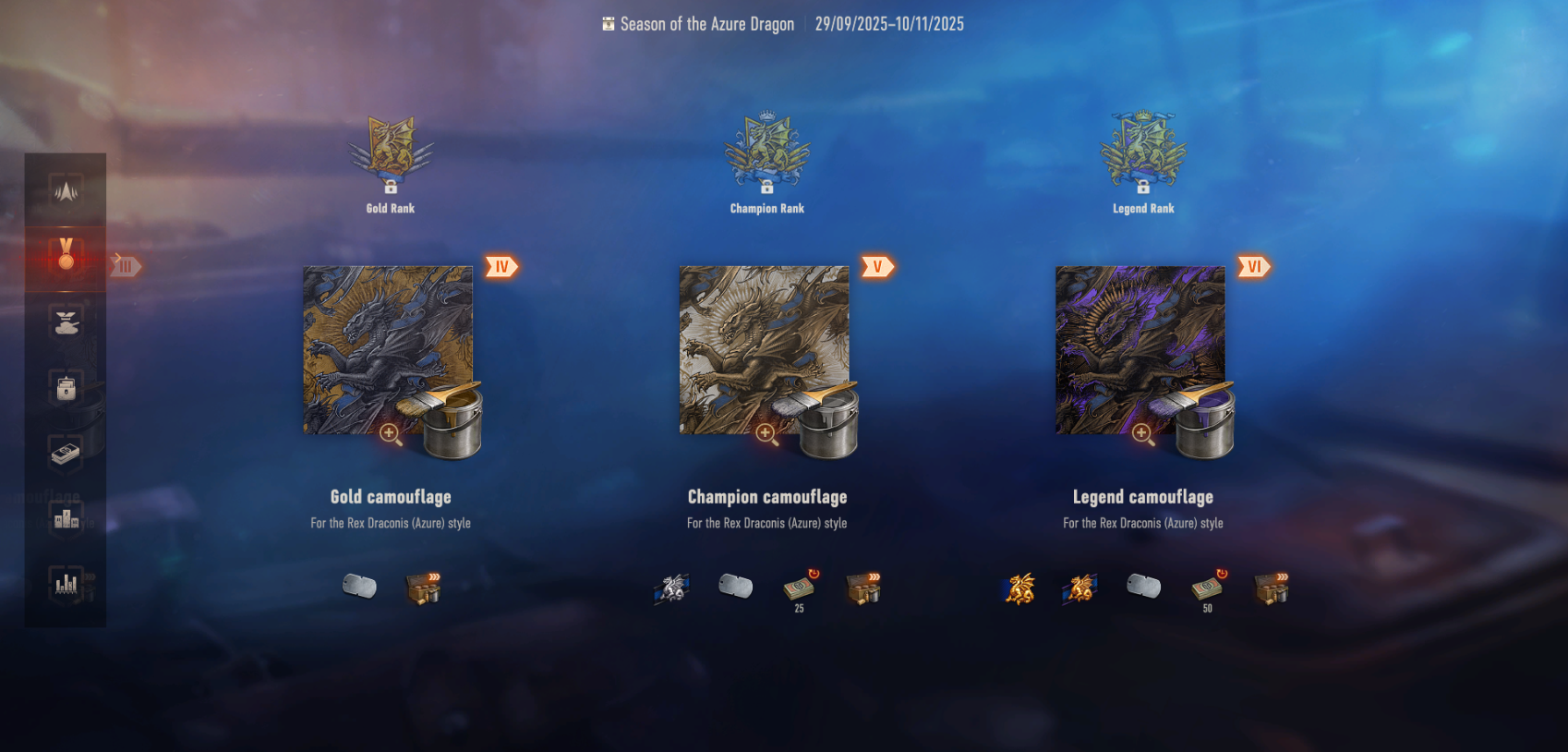The width and height of the screenshot is (1568, 752).
Task: Click the Champion Rank emblem
Action: pyautogui.click(x=766, y=150)
